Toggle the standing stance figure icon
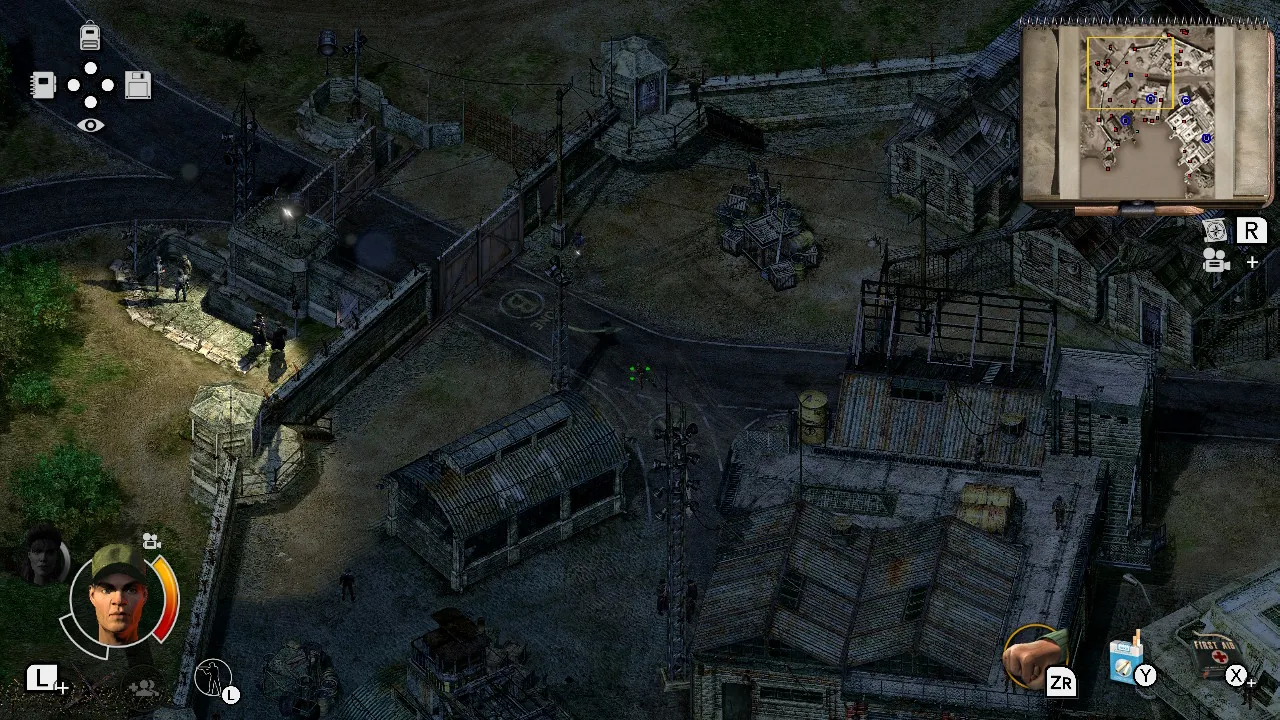1280x720 pixels. pyautogui.click(x=215, y=678)
